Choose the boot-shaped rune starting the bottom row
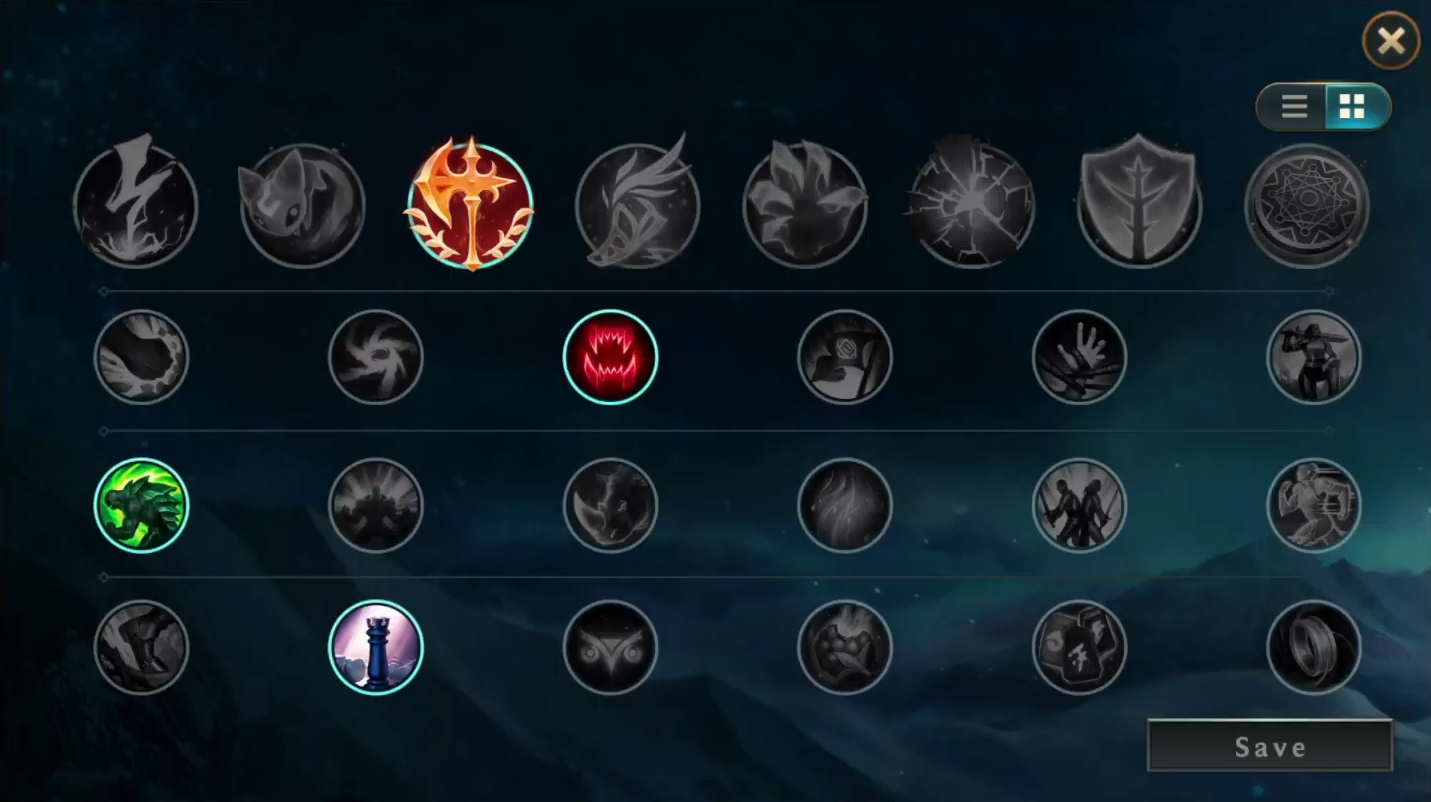Screen dimensions: 1431x802 pyautogui.click(x=141, y=647)
